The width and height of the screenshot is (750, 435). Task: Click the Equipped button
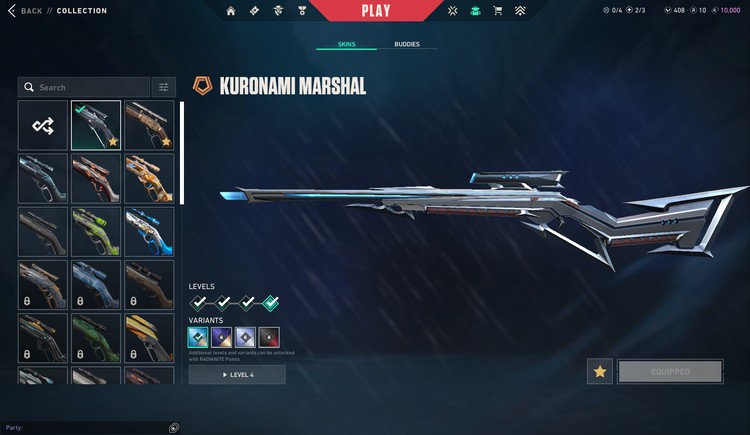[x=670, y=371]
